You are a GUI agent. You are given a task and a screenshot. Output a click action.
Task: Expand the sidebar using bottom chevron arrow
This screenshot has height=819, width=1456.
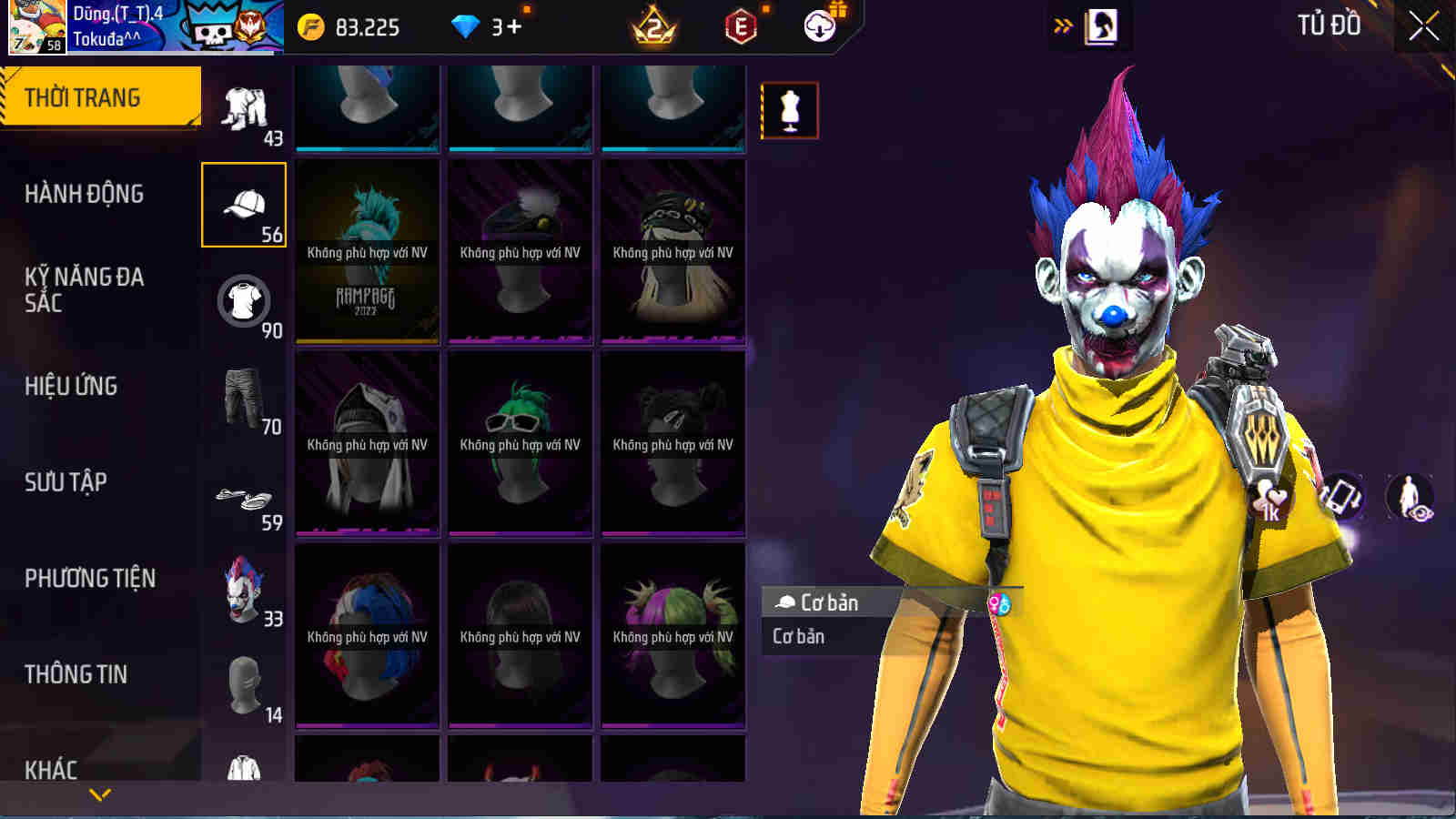tap(100, 794)
